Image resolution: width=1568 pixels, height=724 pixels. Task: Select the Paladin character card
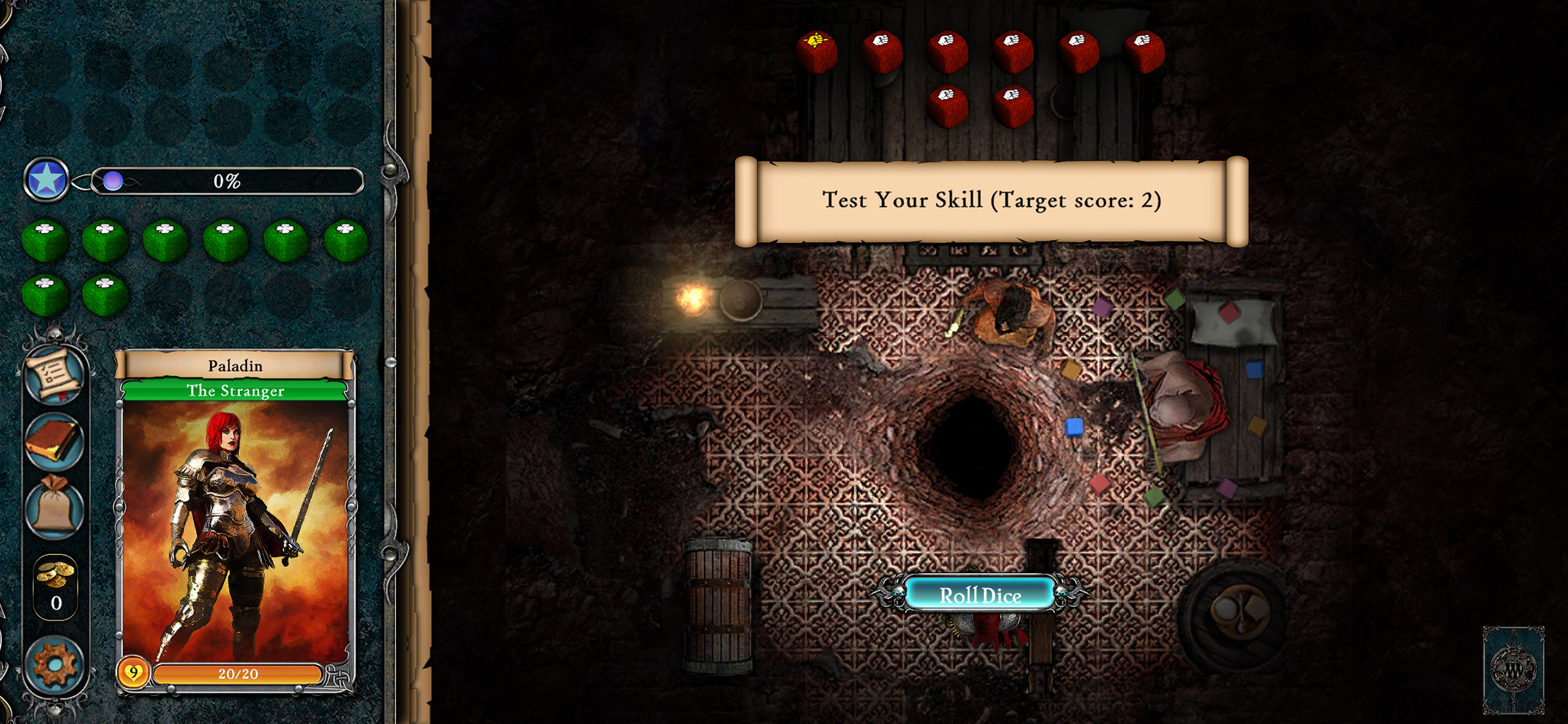pos(235,523)
